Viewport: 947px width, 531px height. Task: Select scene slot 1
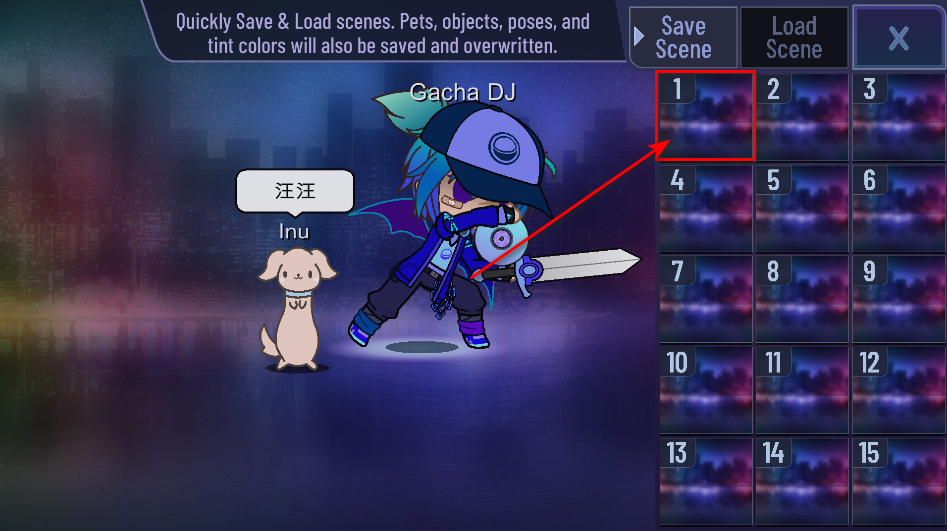pos(705,115)
